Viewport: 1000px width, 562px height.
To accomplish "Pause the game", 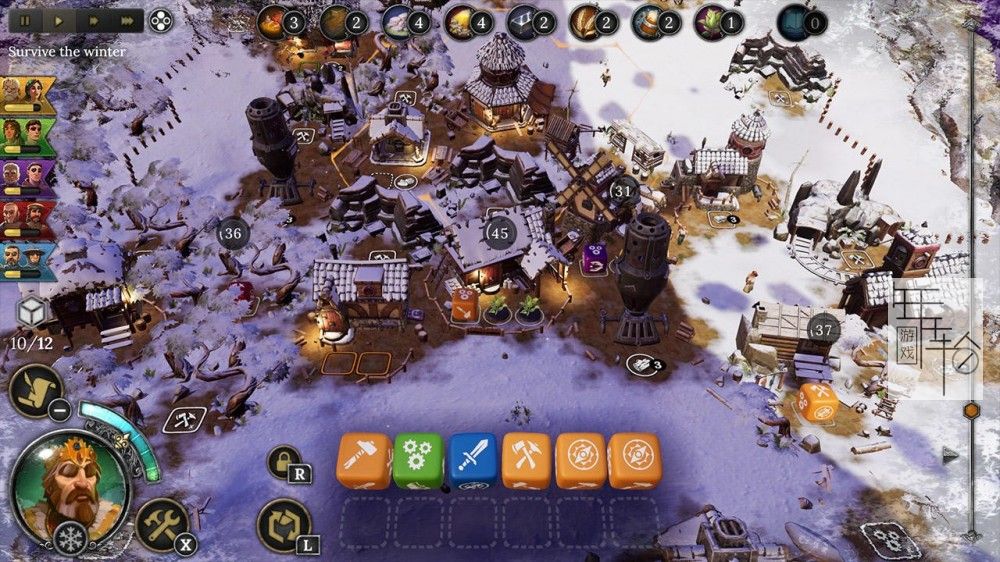I will pos(27,20).
